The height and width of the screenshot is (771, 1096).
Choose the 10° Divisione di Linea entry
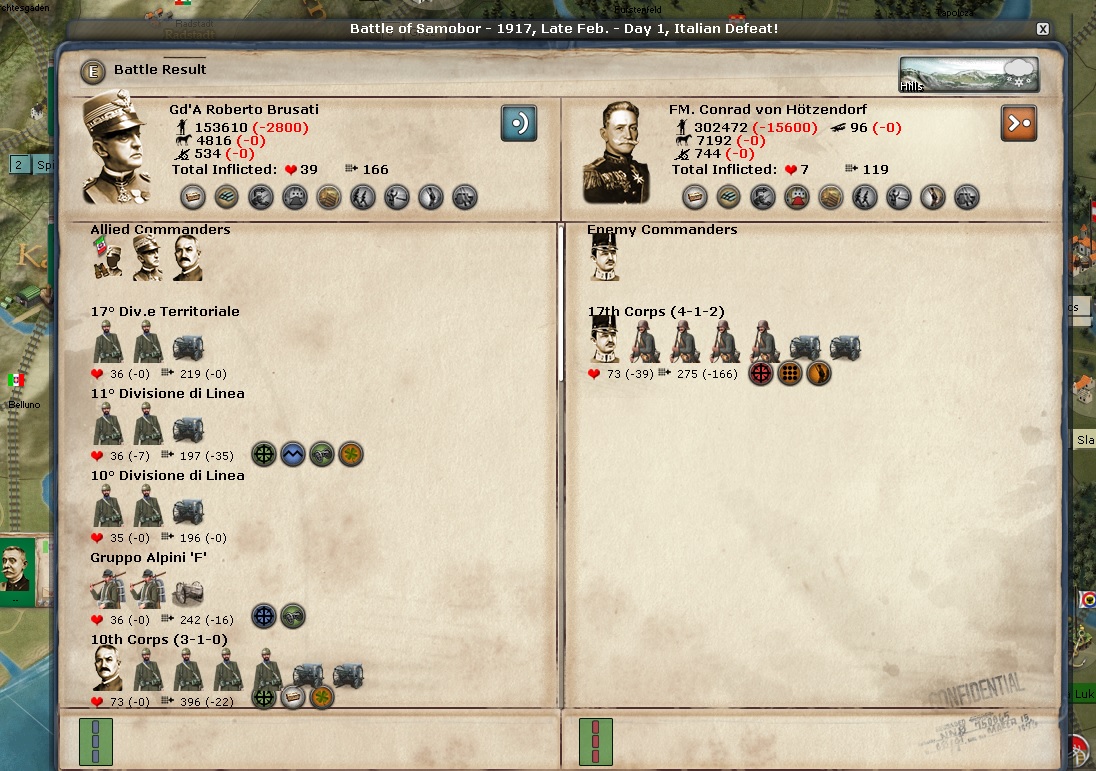tap(167, 475)
